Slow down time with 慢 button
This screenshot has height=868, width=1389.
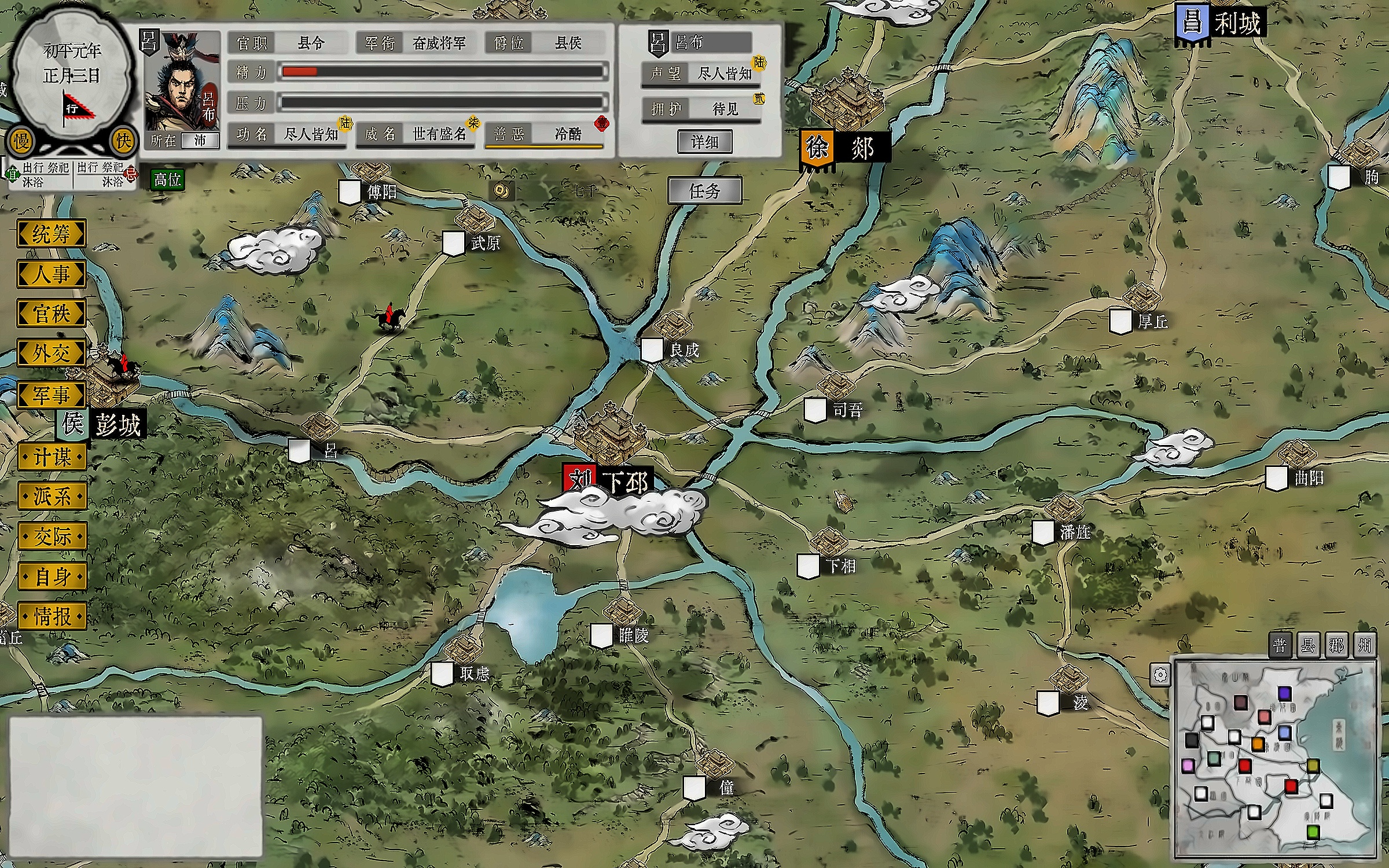click(21, 141)
